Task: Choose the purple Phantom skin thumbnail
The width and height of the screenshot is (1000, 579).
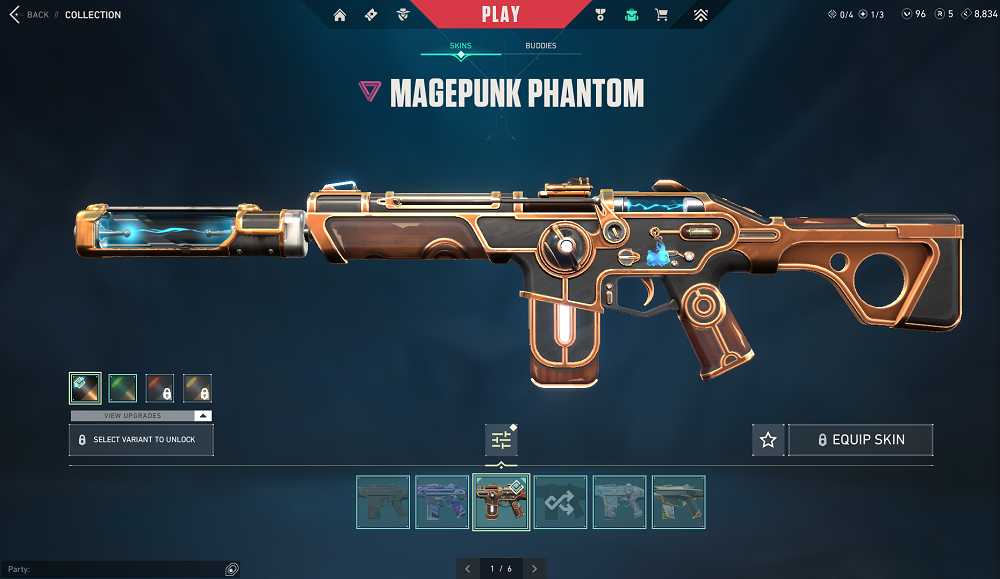Action: click(x=442, y=501)
